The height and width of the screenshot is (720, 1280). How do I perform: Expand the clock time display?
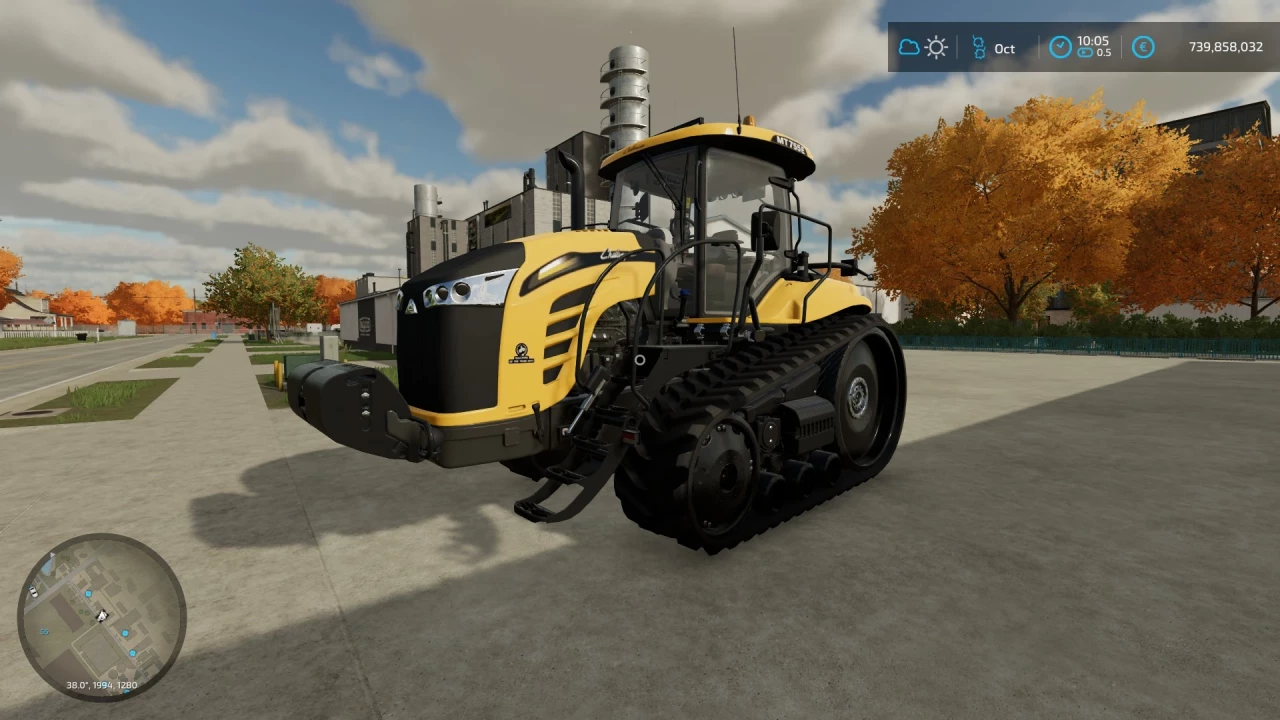(1093, 41)
